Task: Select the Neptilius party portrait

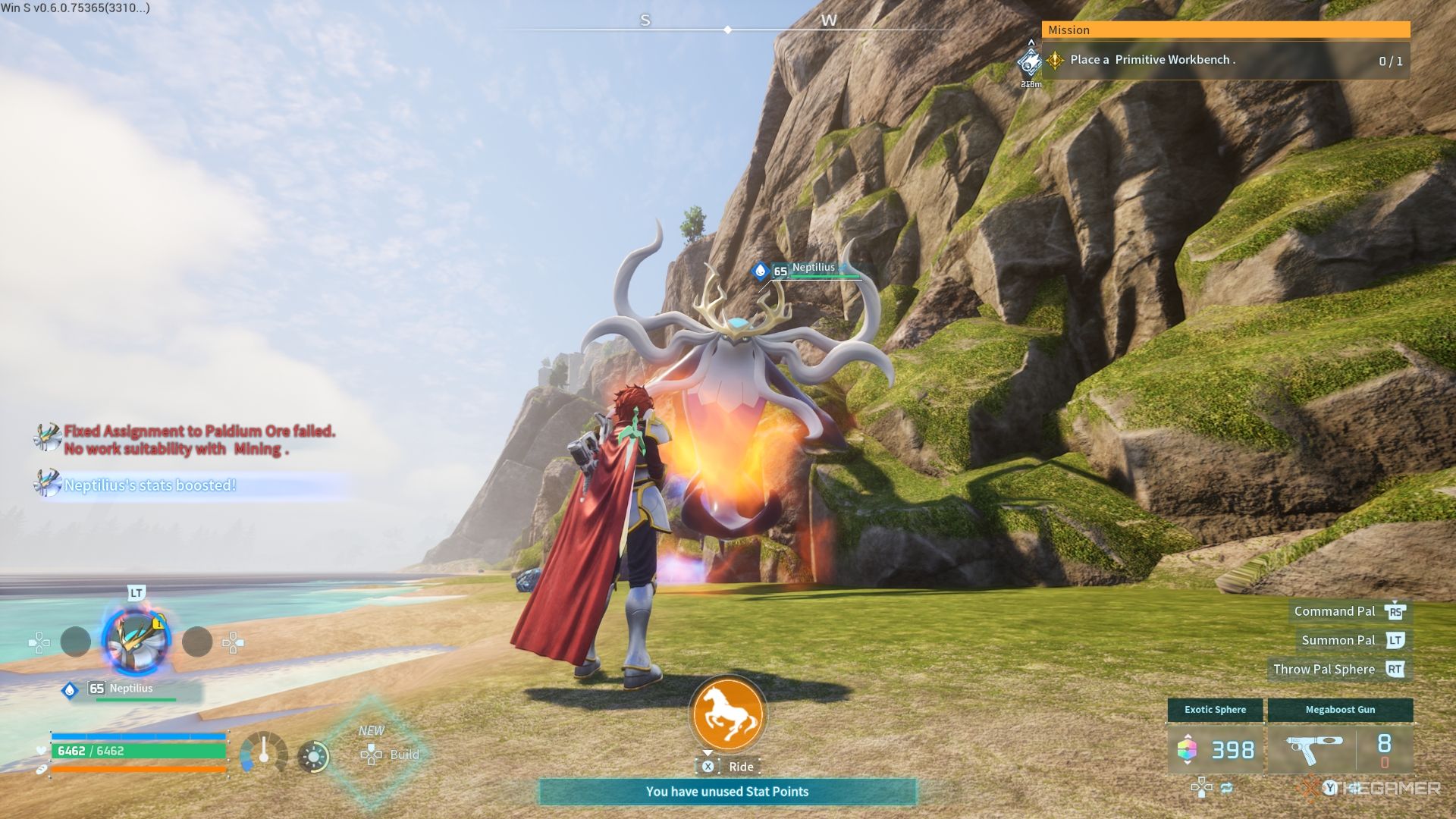Action: [136, 642]
